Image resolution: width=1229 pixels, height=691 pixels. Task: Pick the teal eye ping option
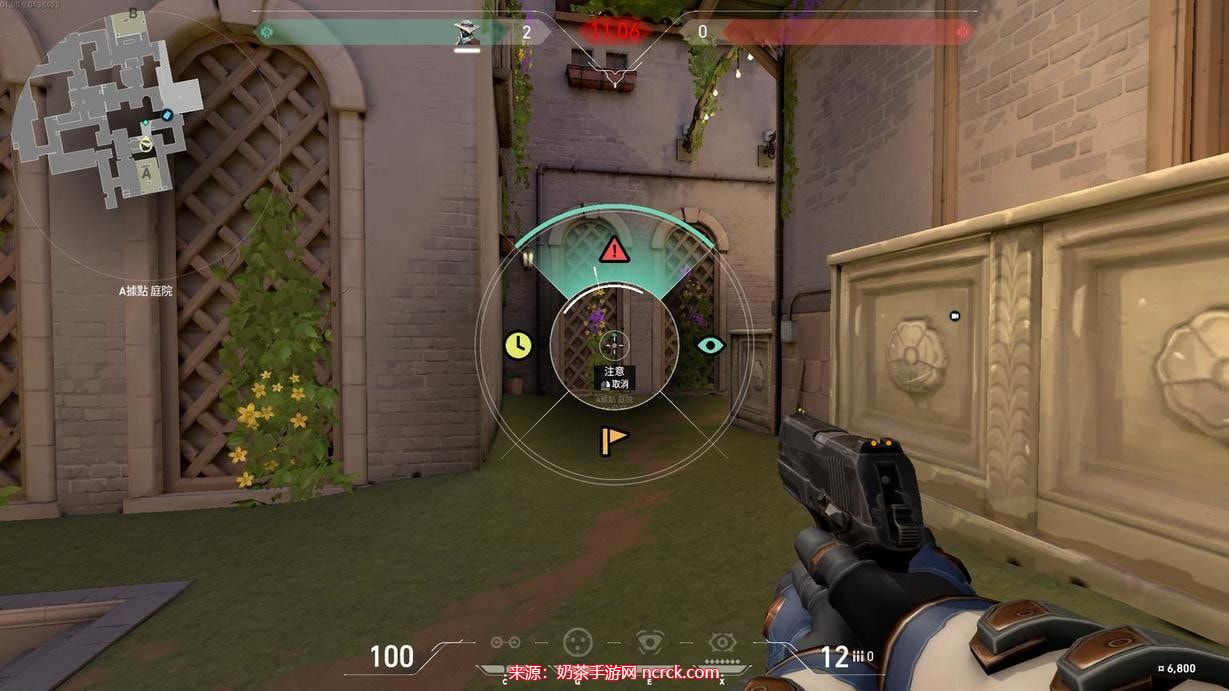click(710, 345)
